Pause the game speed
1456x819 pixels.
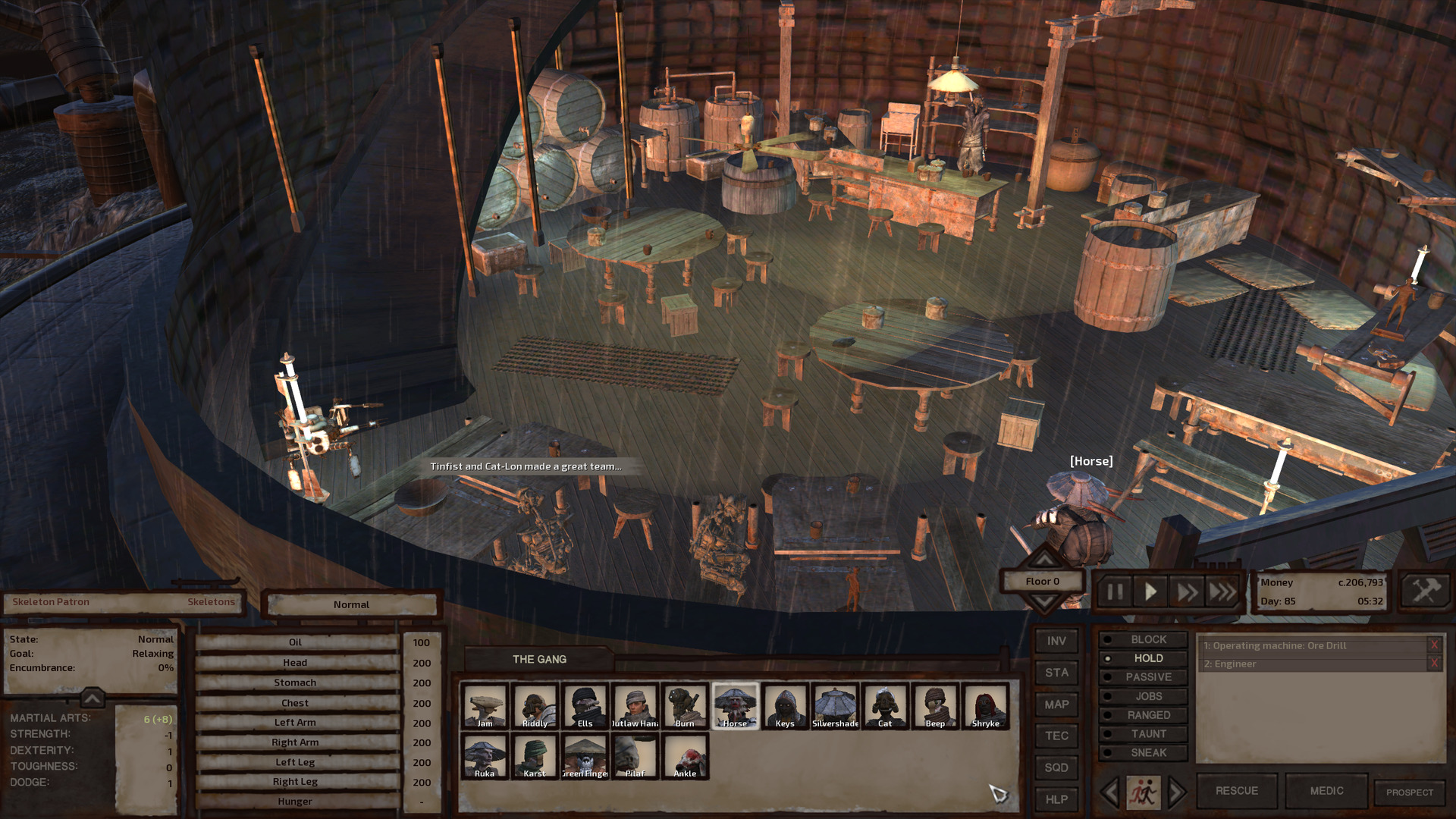[x=1115, y=591]
